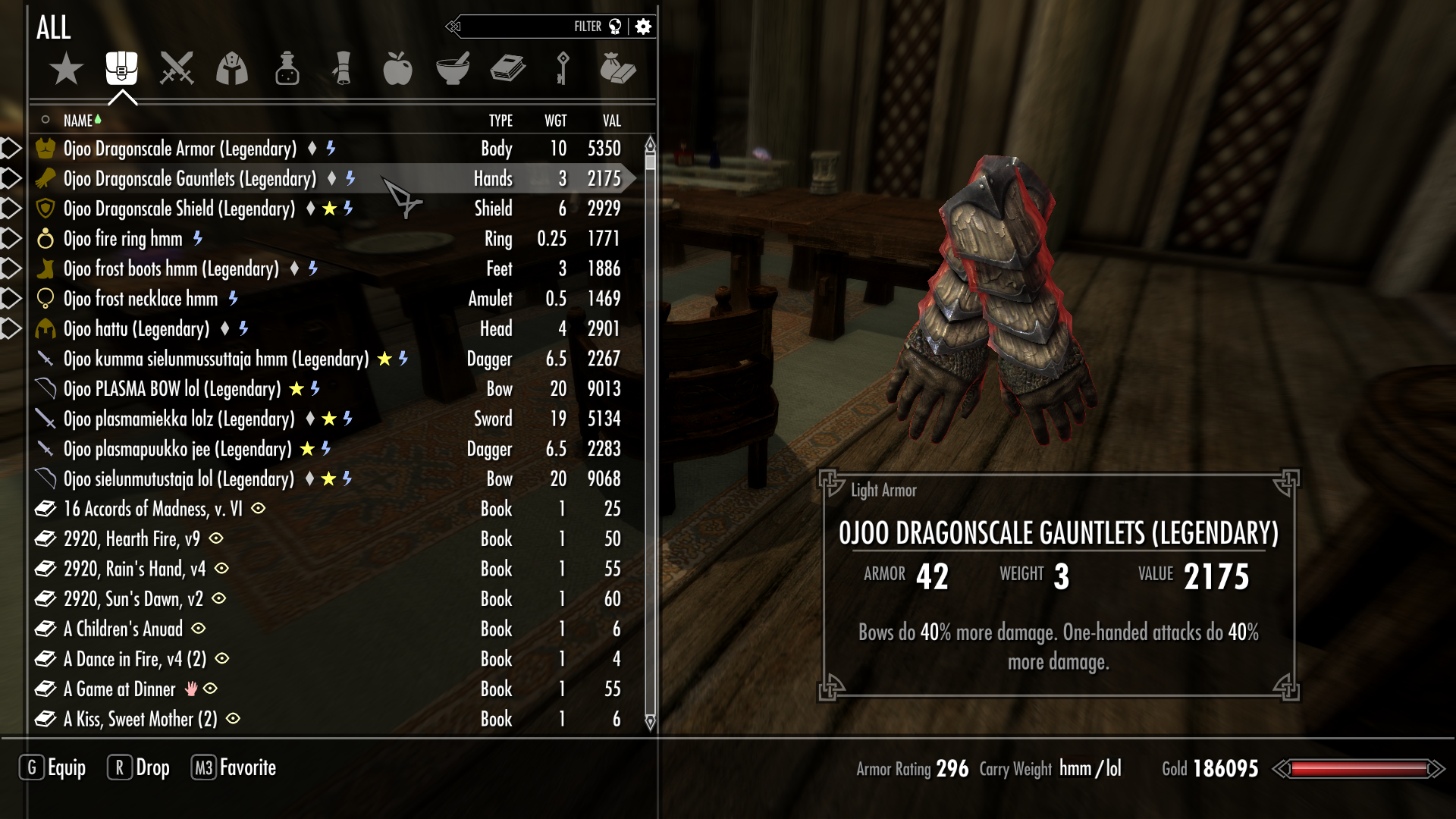The height and width of the screenshot is (819, 1456).
Task: Switch to the Keys category
Action: pyautogui.click(x=563, y=69)
